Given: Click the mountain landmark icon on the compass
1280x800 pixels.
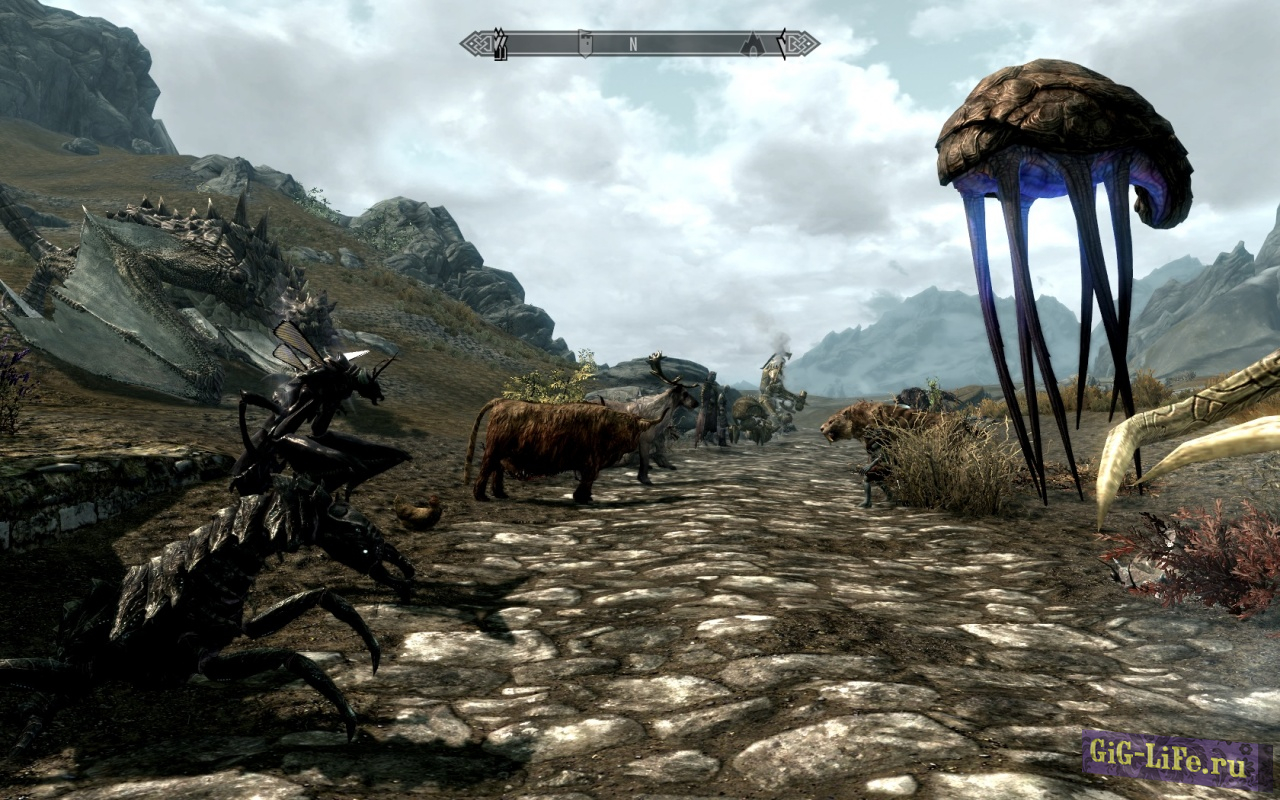Looking at the screenshot, I should tap(752, 43).
